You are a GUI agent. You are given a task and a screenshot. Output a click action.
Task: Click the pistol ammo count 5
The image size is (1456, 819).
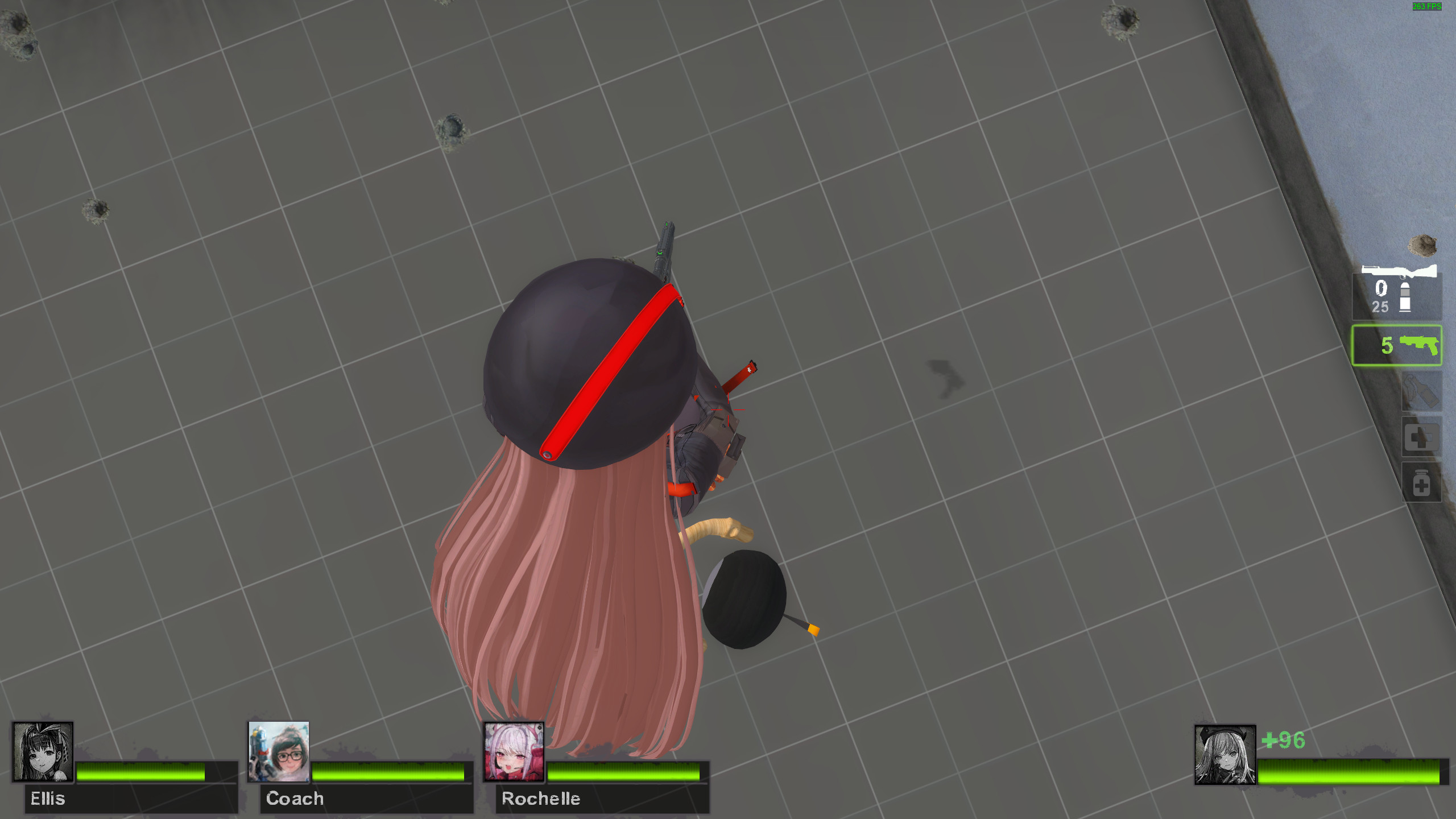click(x=1387, y=345)
